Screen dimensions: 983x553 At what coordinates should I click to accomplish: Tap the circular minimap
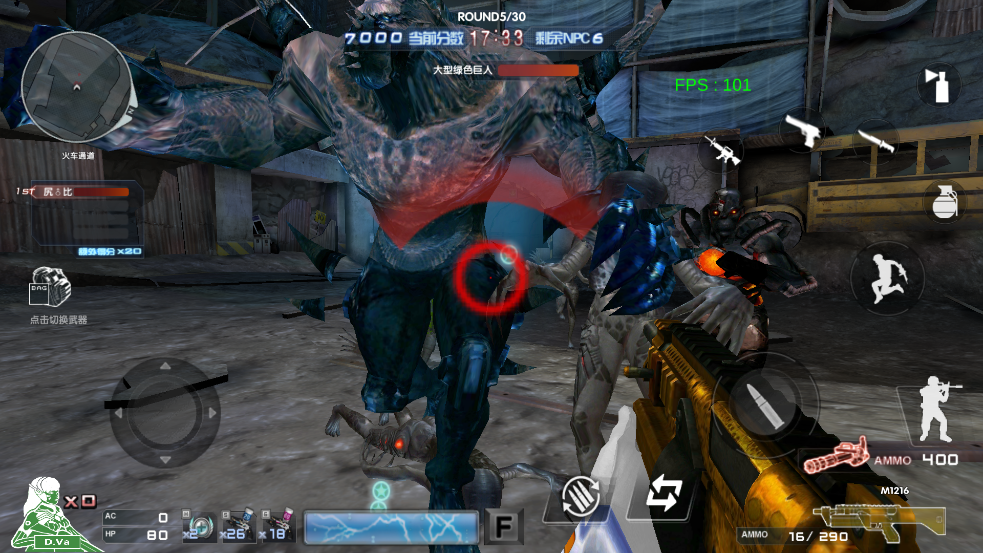coord(76,85)
